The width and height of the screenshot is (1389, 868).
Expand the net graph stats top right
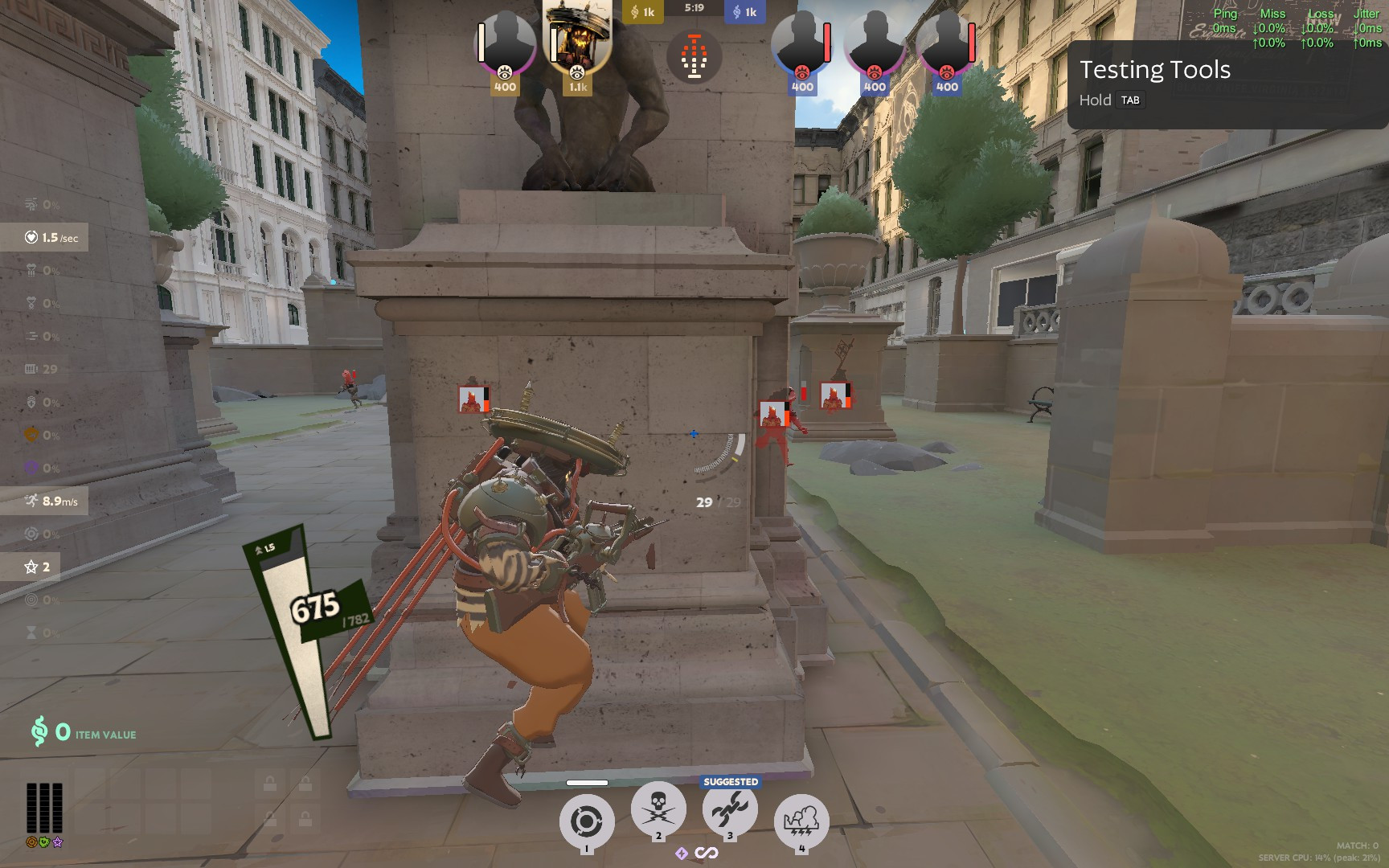1293,28
